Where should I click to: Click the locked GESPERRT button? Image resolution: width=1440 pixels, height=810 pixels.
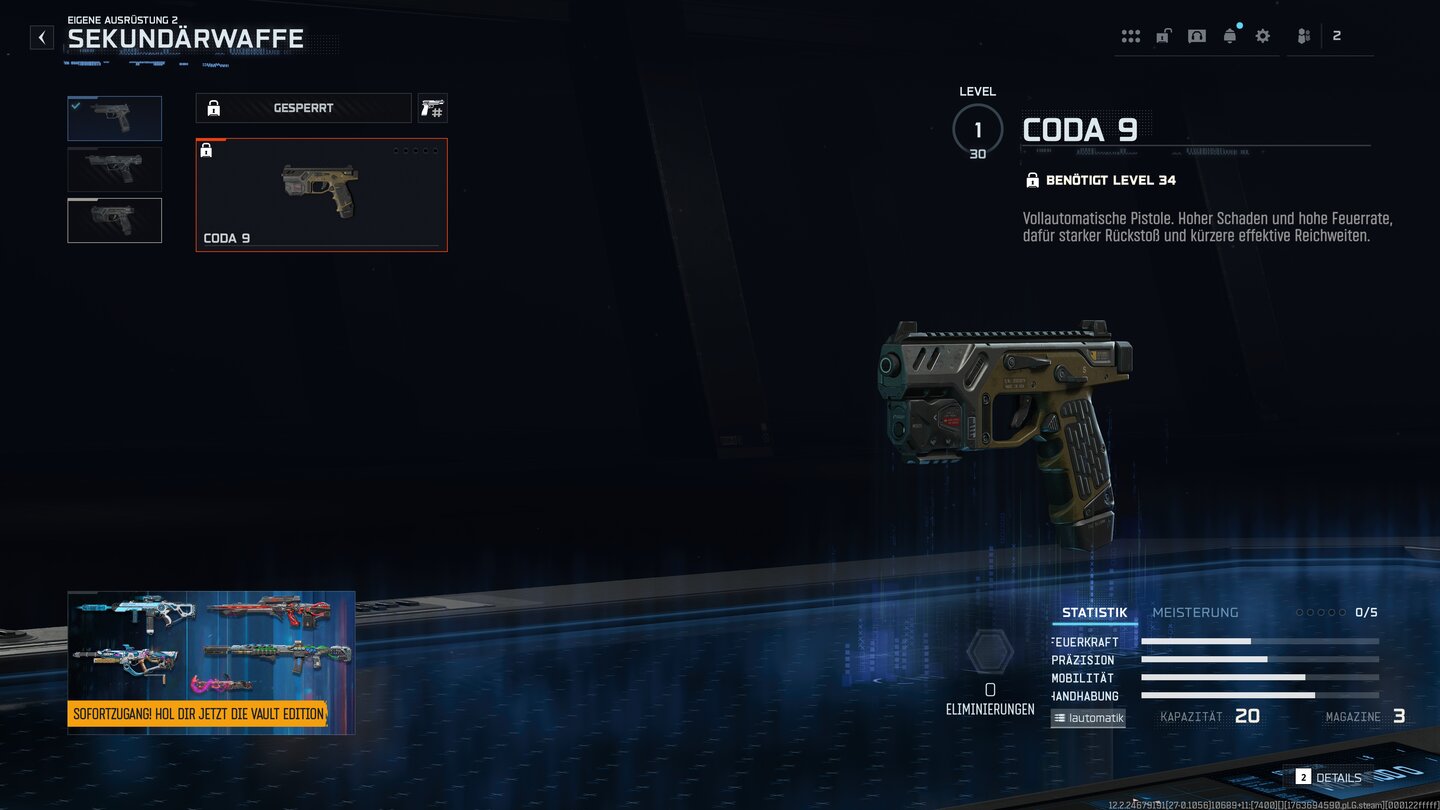pyautogui.click(x=303, y=108)
